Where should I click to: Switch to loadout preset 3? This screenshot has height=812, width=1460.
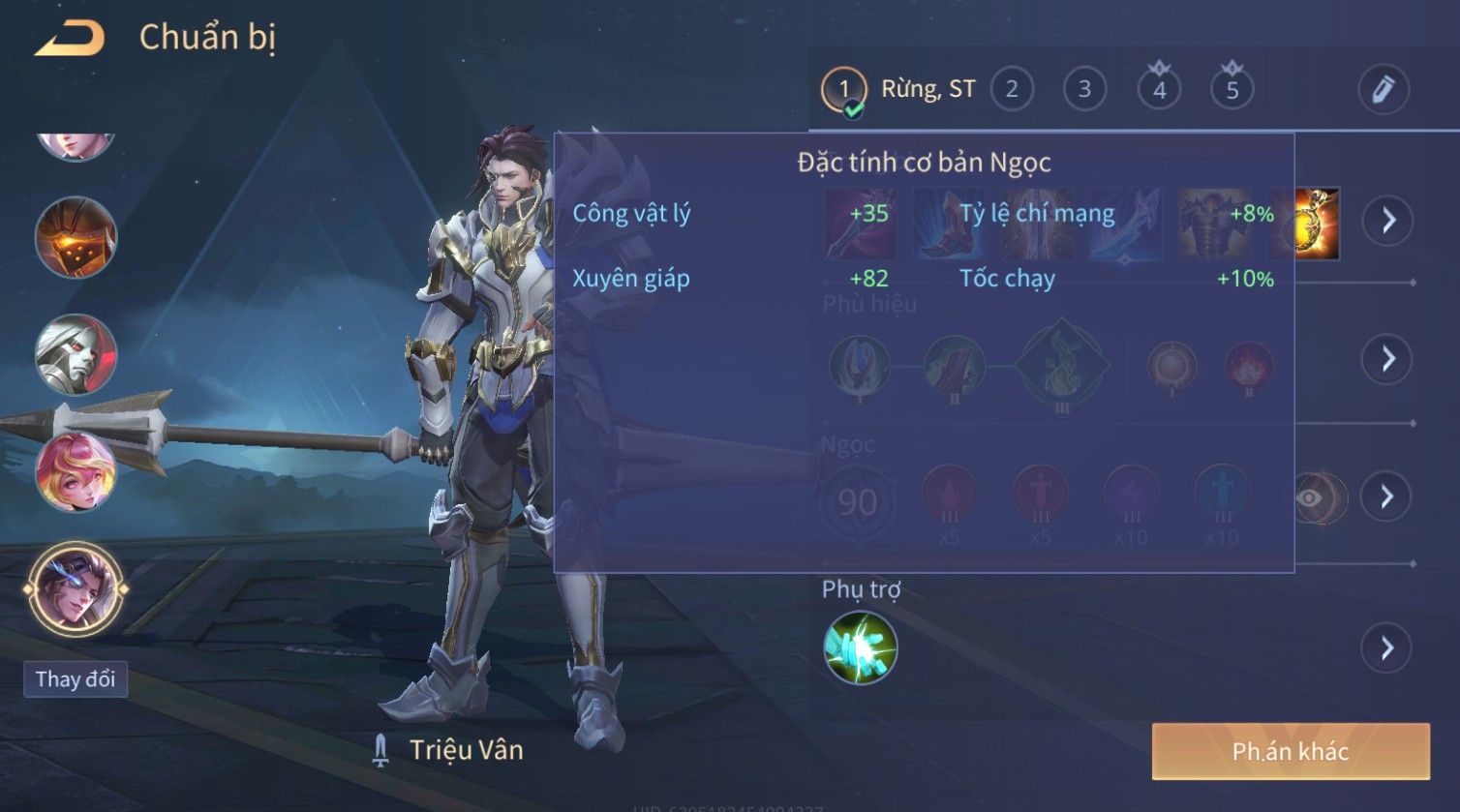[x=1084, y=90]
